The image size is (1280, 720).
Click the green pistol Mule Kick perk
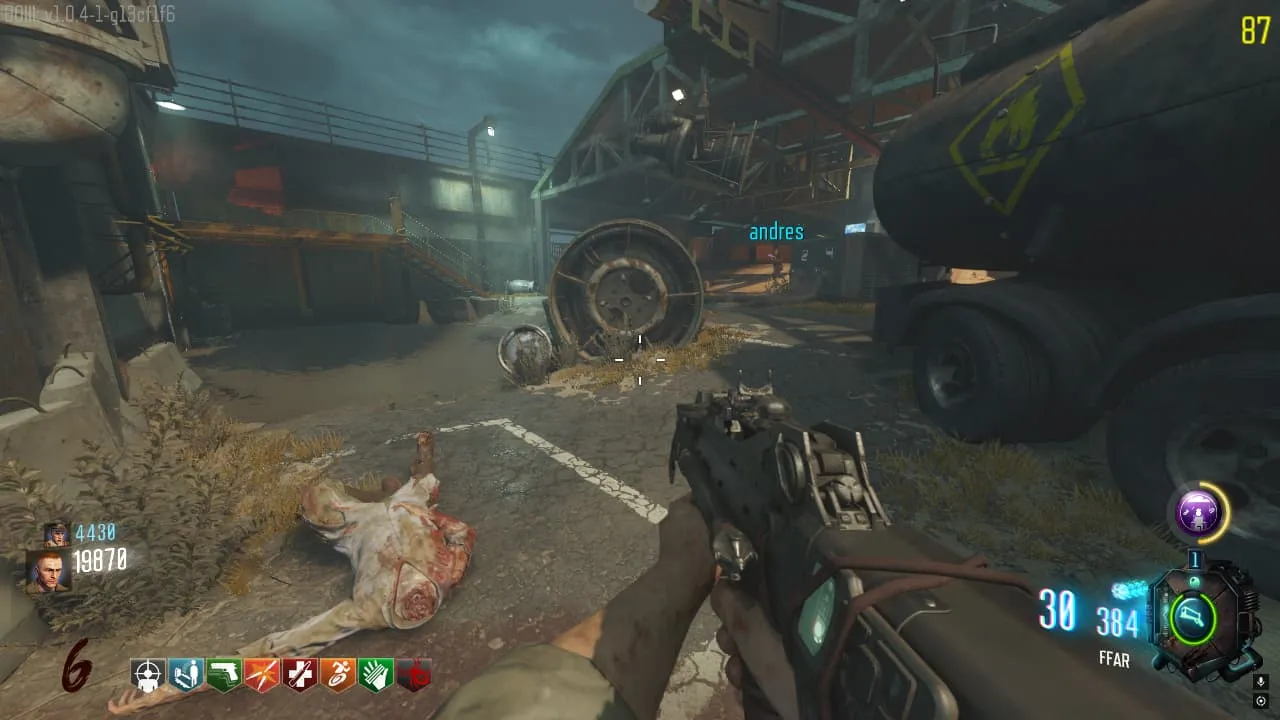[223, 675]
